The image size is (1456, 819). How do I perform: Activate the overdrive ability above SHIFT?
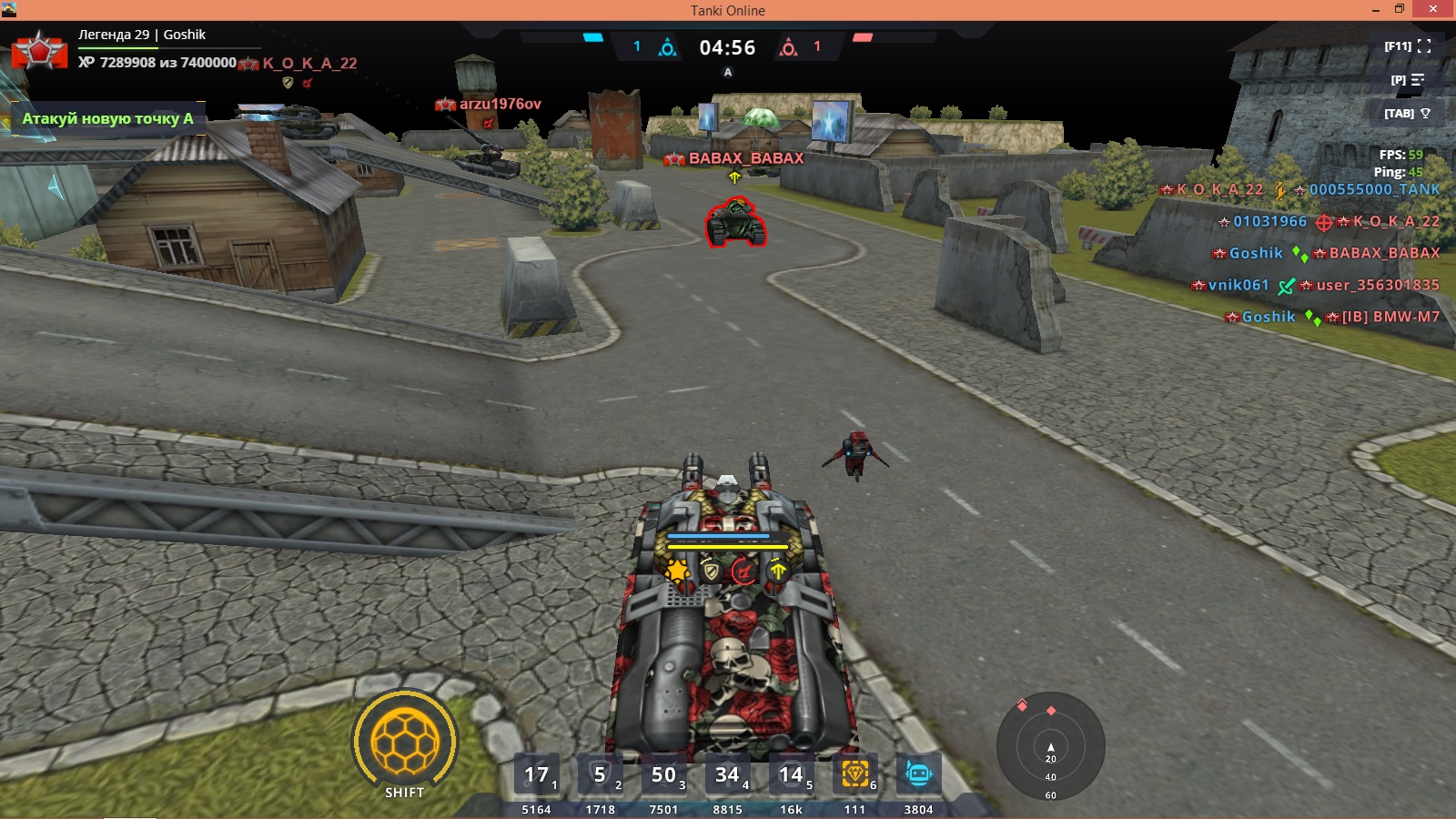click(405, 742)
